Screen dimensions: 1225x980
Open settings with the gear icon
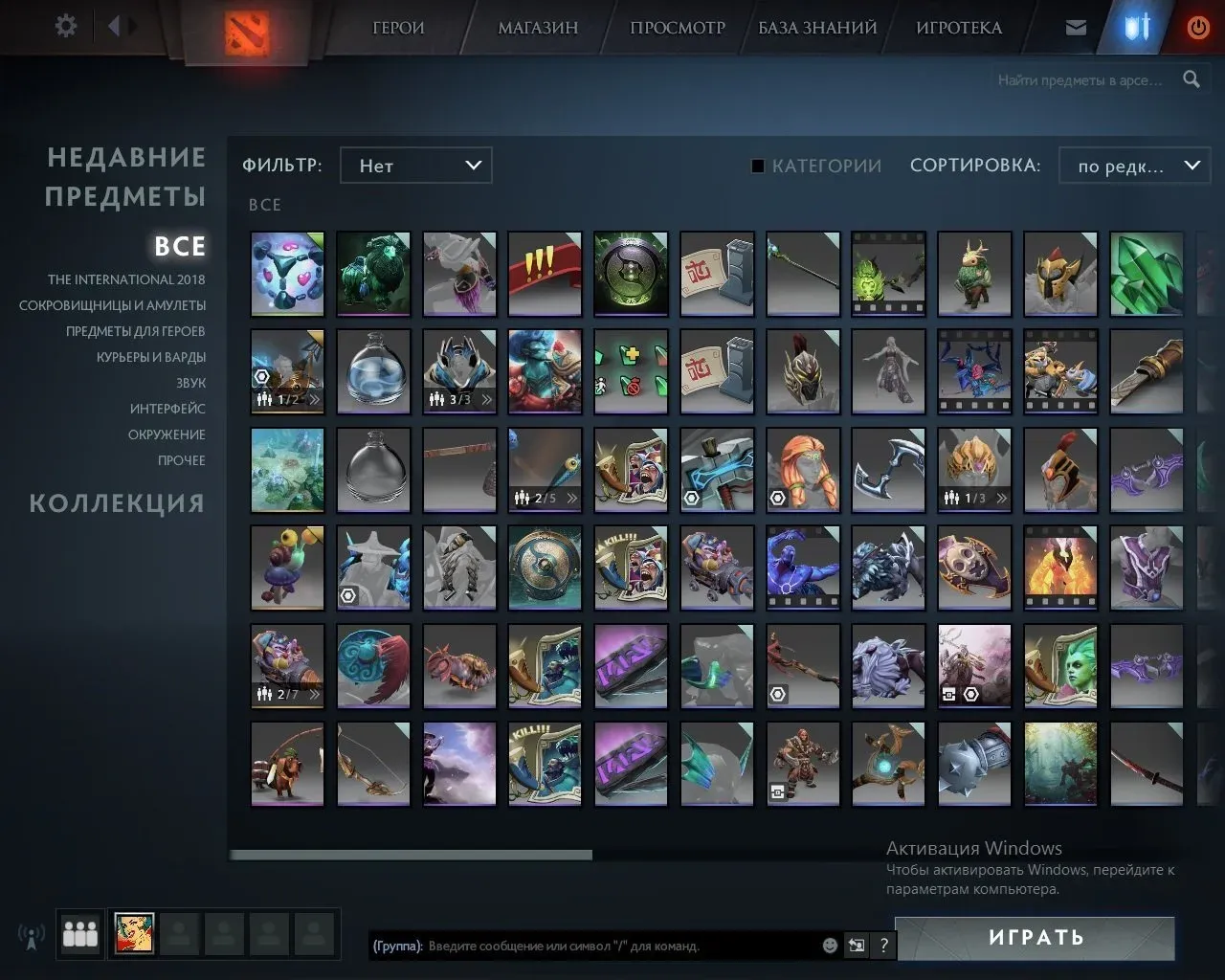66,26
